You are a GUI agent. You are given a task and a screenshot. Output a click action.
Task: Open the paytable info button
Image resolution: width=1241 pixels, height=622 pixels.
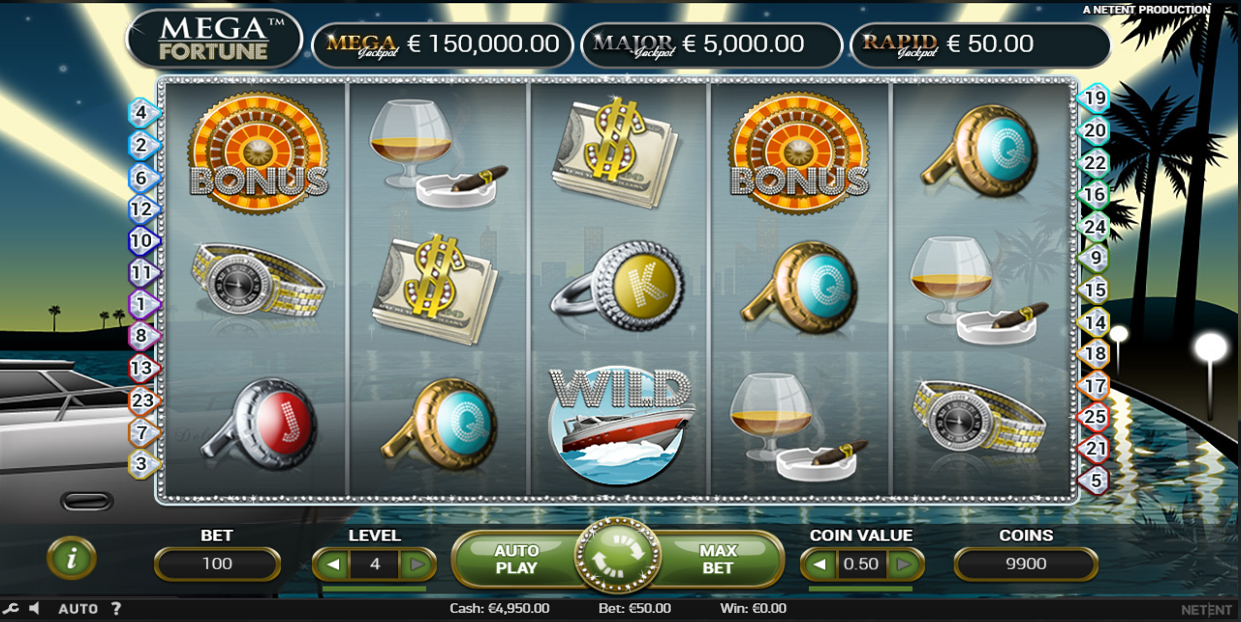tap(72, 559)
